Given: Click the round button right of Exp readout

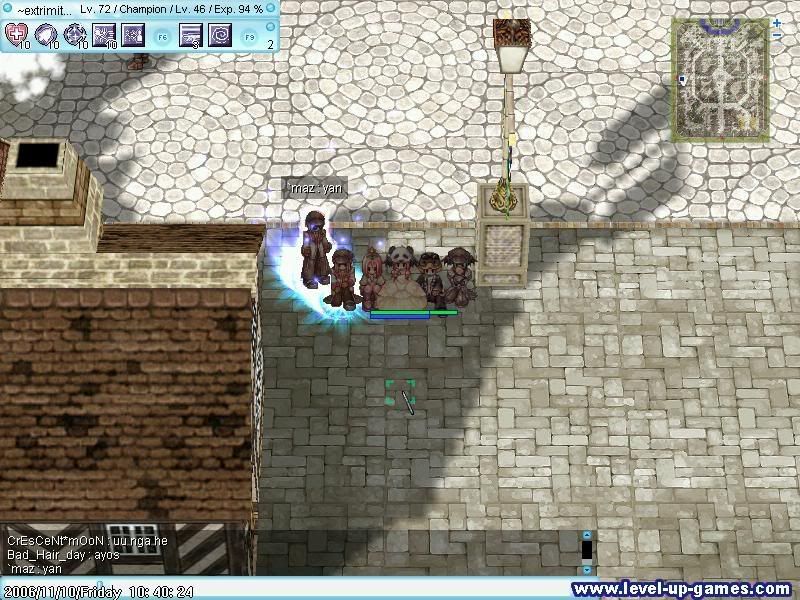Looking at the screenshot, I should click(x=272, y=8).
